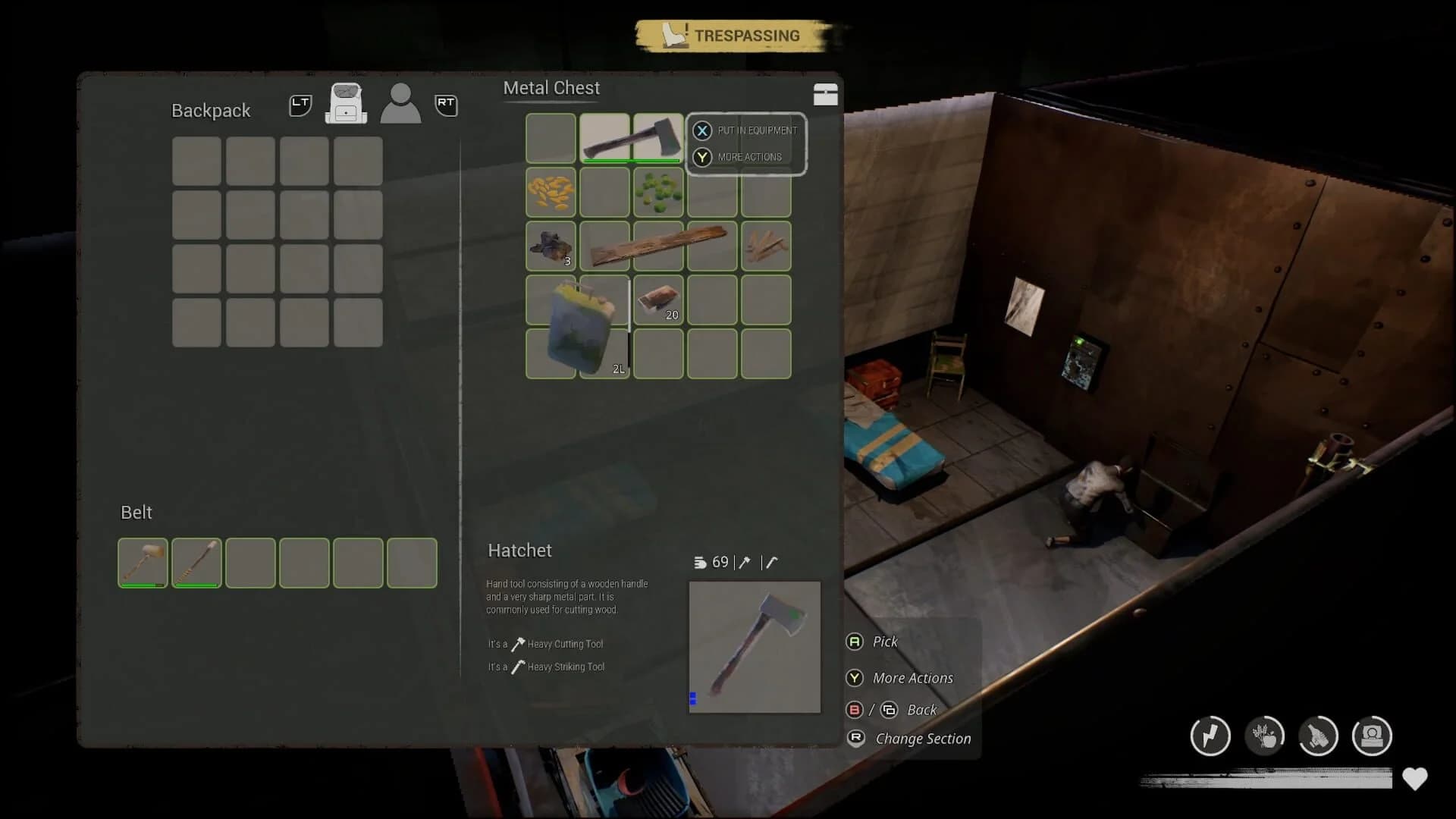
Task: Choose 'More Actions' in the popup menu
Action: click(749, 157)
